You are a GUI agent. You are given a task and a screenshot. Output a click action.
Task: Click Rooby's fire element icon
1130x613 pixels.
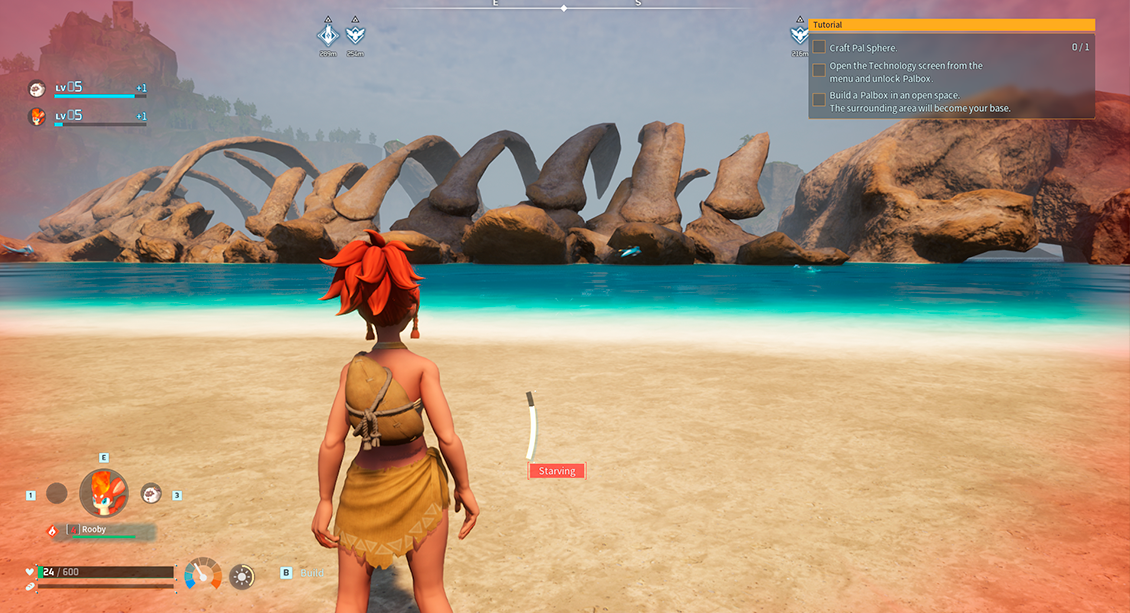coord(53,530)
